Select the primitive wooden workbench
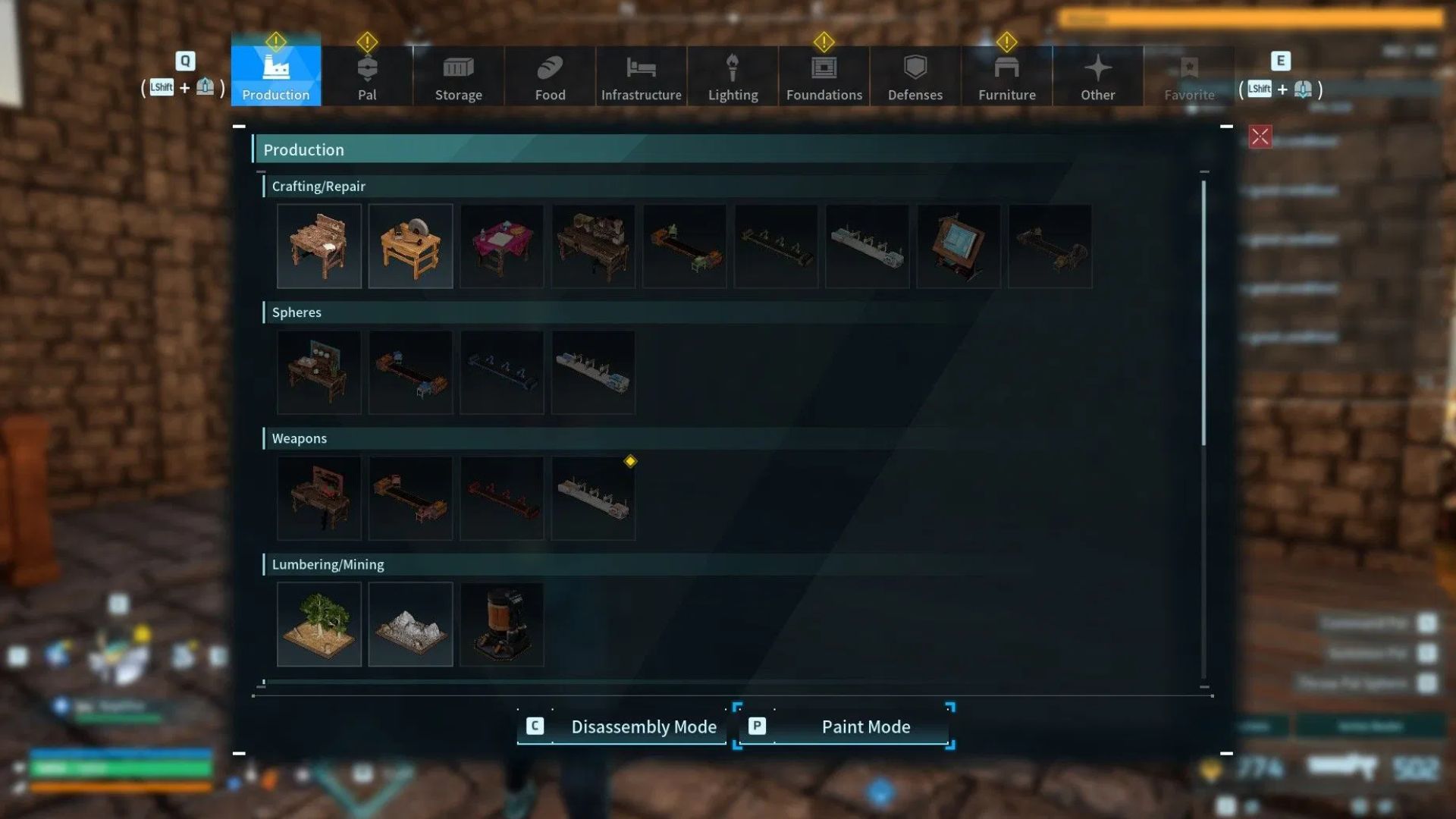 pos(319,246)
